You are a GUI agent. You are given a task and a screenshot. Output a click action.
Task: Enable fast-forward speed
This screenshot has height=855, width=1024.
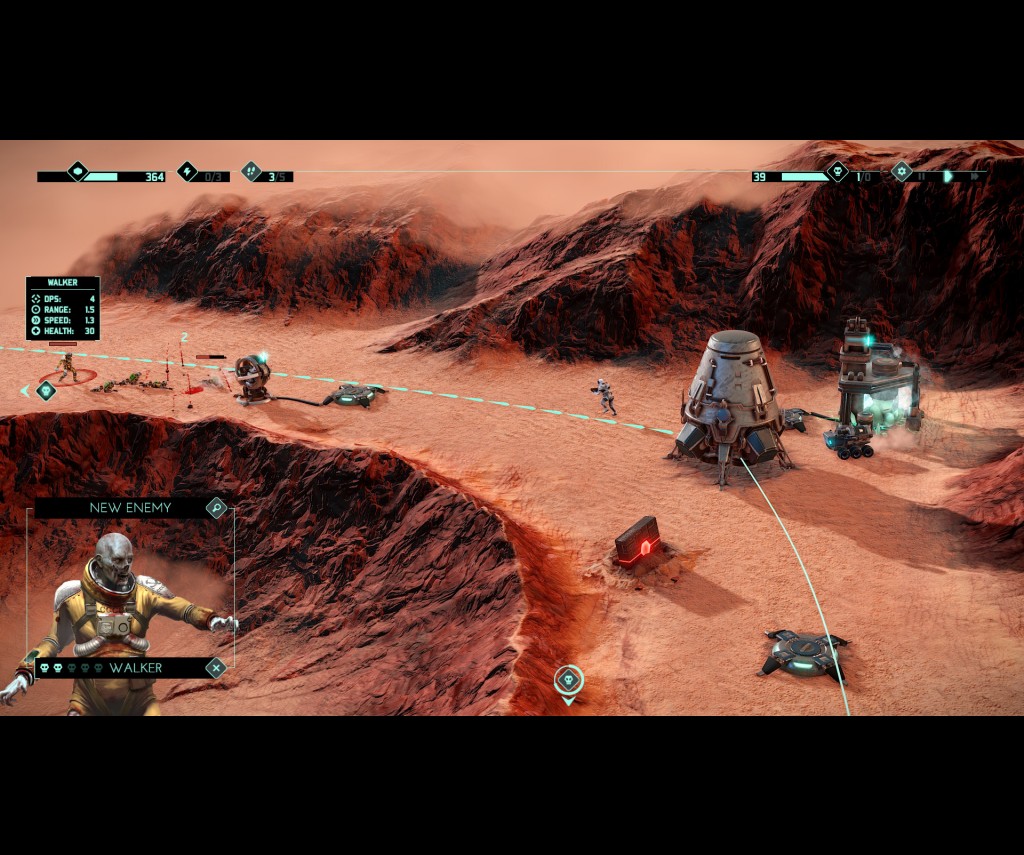tap(973, 177)
